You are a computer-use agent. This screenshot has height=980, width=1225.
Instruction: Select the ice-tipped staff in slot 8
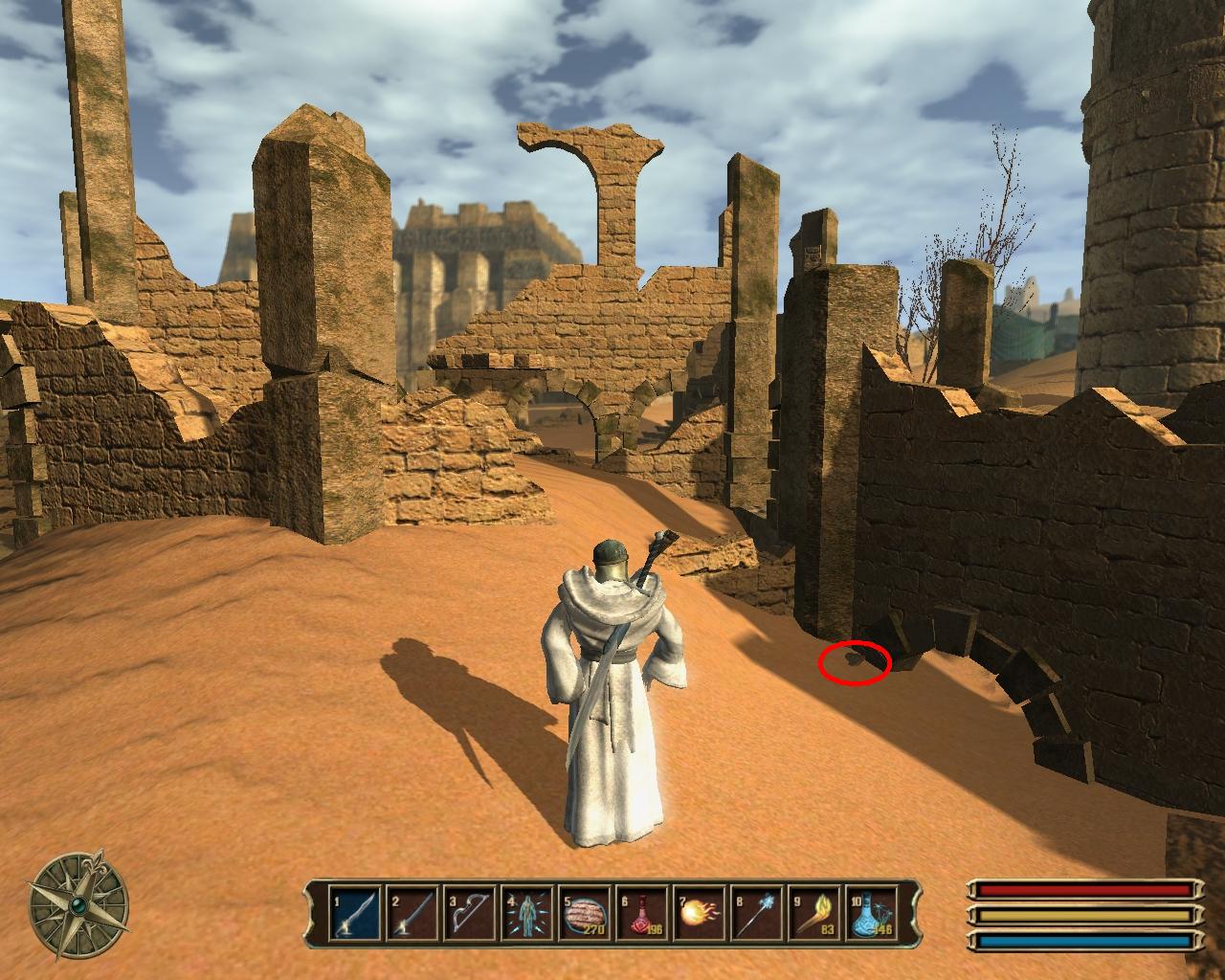[x=756, y=915]
